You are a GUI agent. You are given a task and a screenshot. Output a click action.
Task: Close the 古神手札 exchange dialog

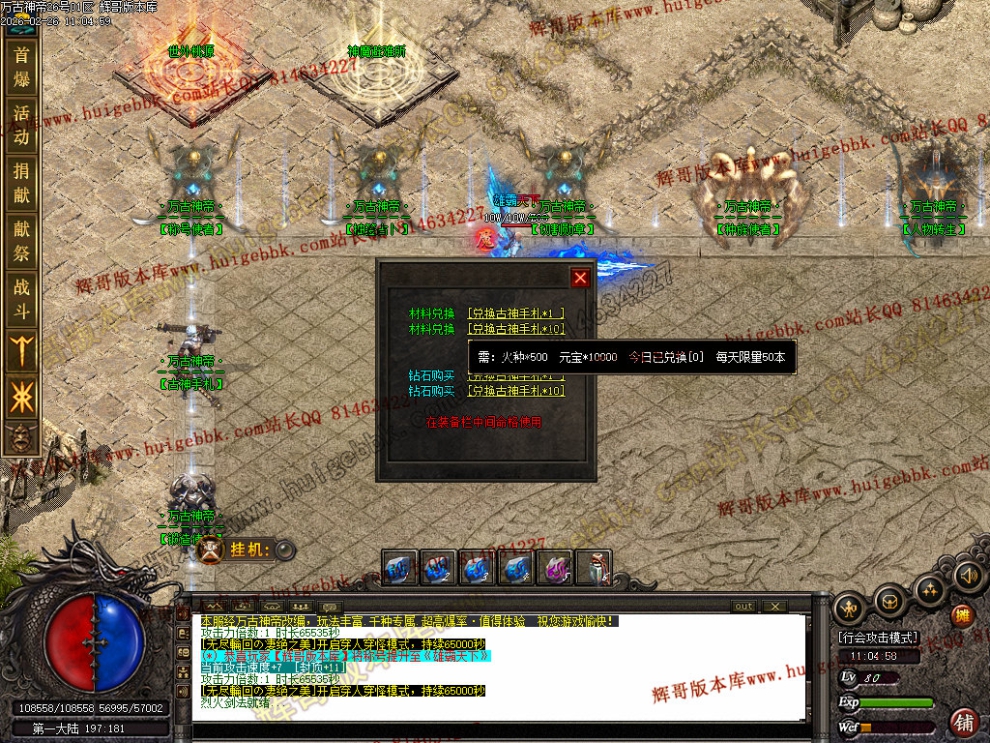pyautogui.click(x=580, y=278)
